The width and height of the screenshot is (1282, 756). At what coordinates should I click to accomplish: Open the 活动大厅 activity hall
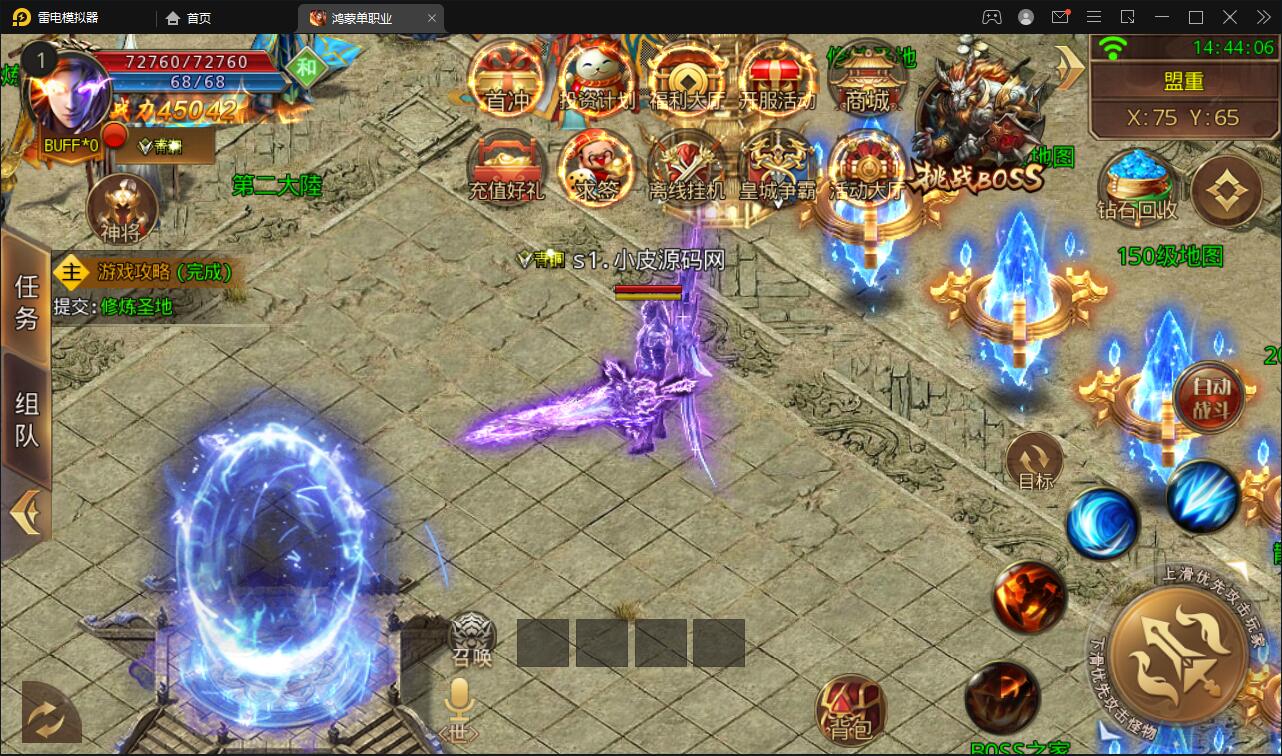pos(866,166)
